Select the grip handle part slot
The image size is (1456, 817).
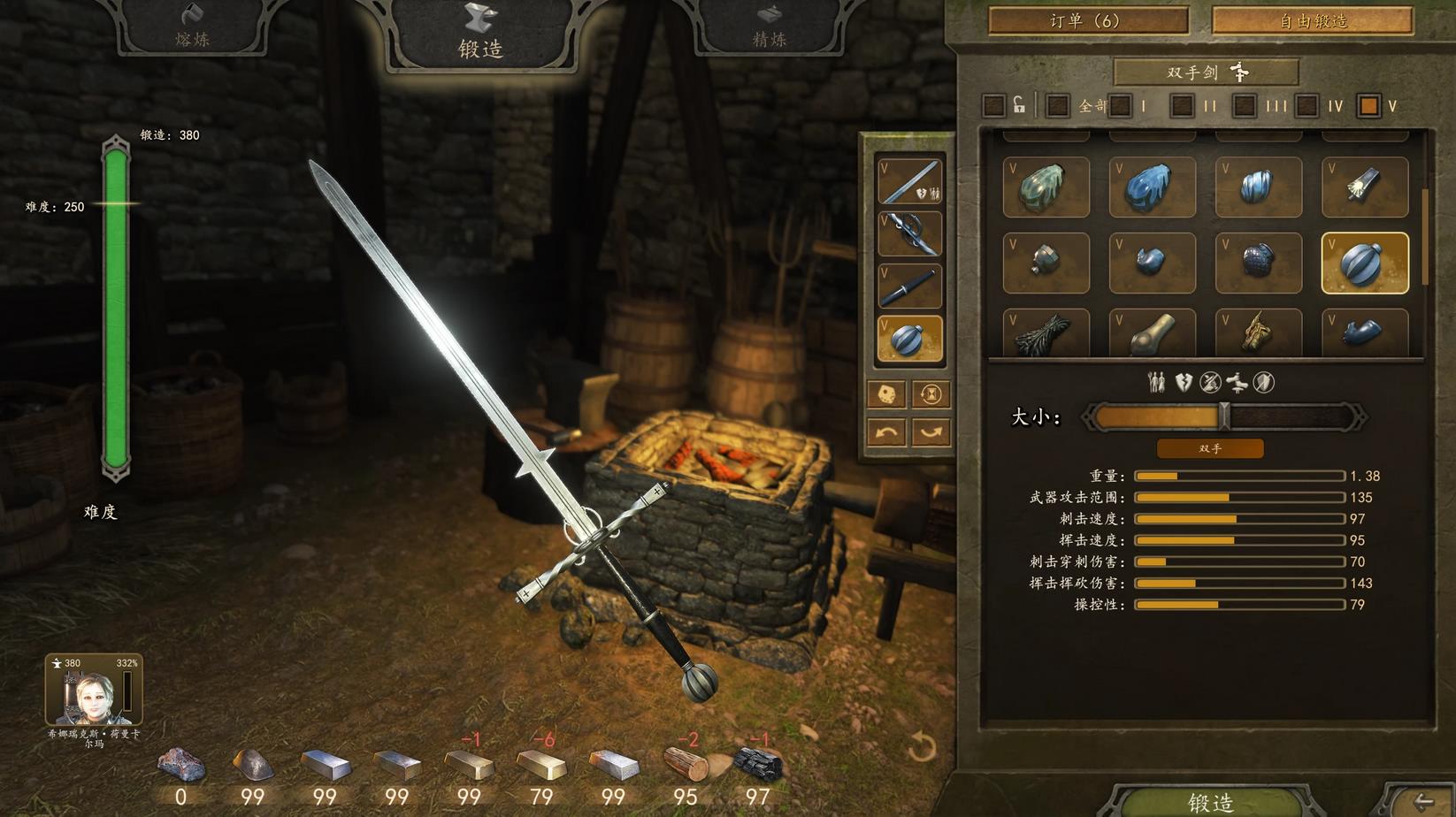(x=909, y=286)
